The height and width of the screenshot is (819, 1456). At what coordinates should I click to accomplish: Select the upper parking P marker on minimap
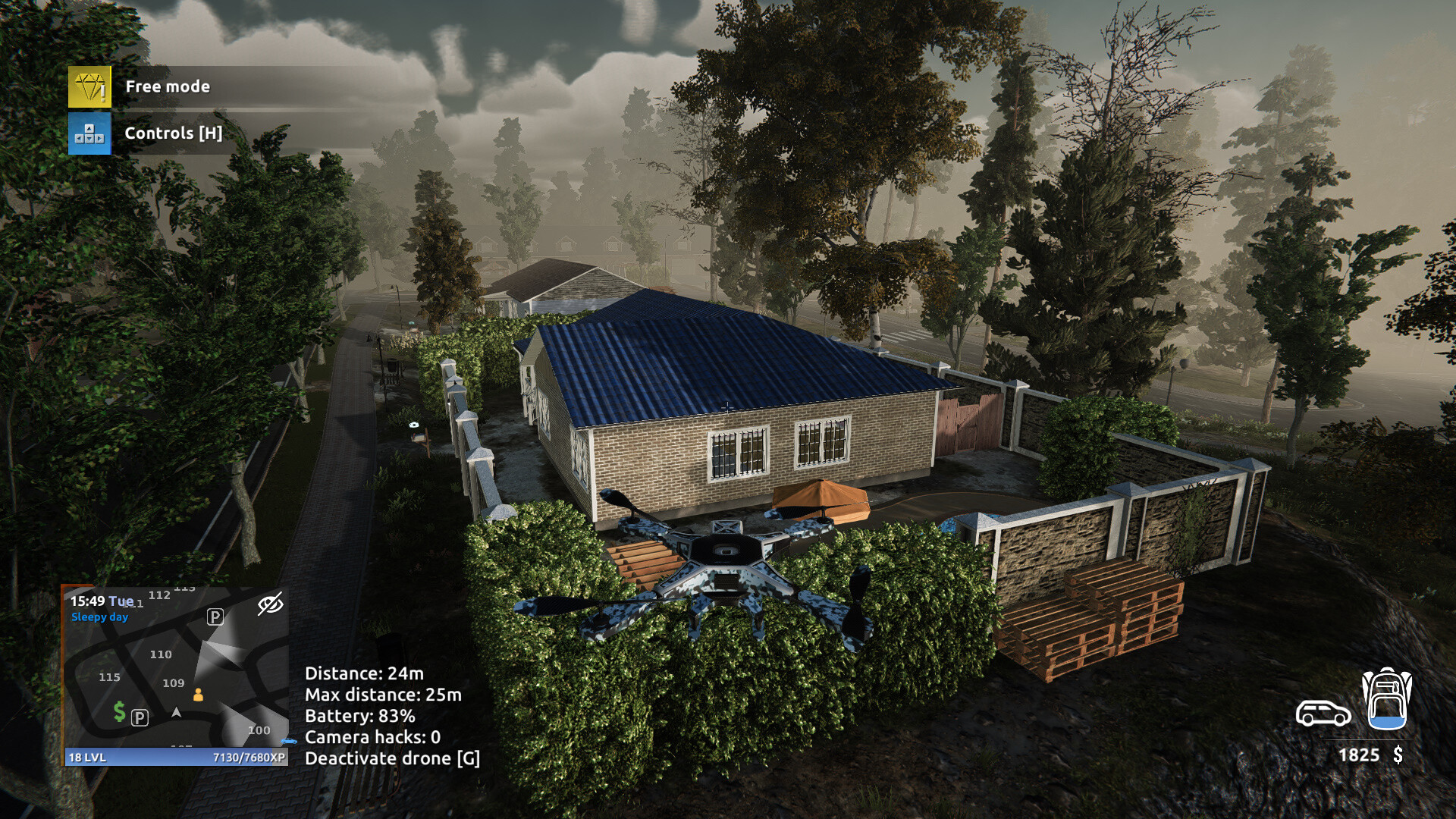click(x=215, y=617)
